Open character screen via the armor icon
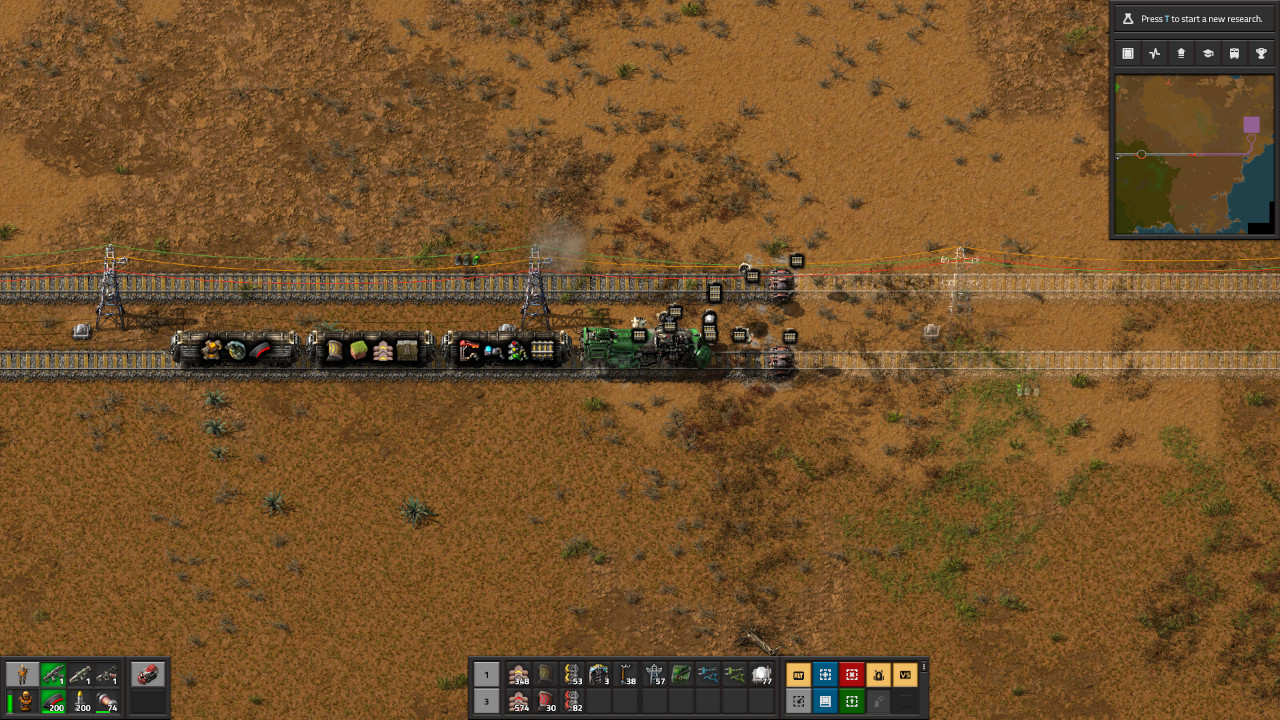The image size is (1280, 720). click(x=26, y=701)
